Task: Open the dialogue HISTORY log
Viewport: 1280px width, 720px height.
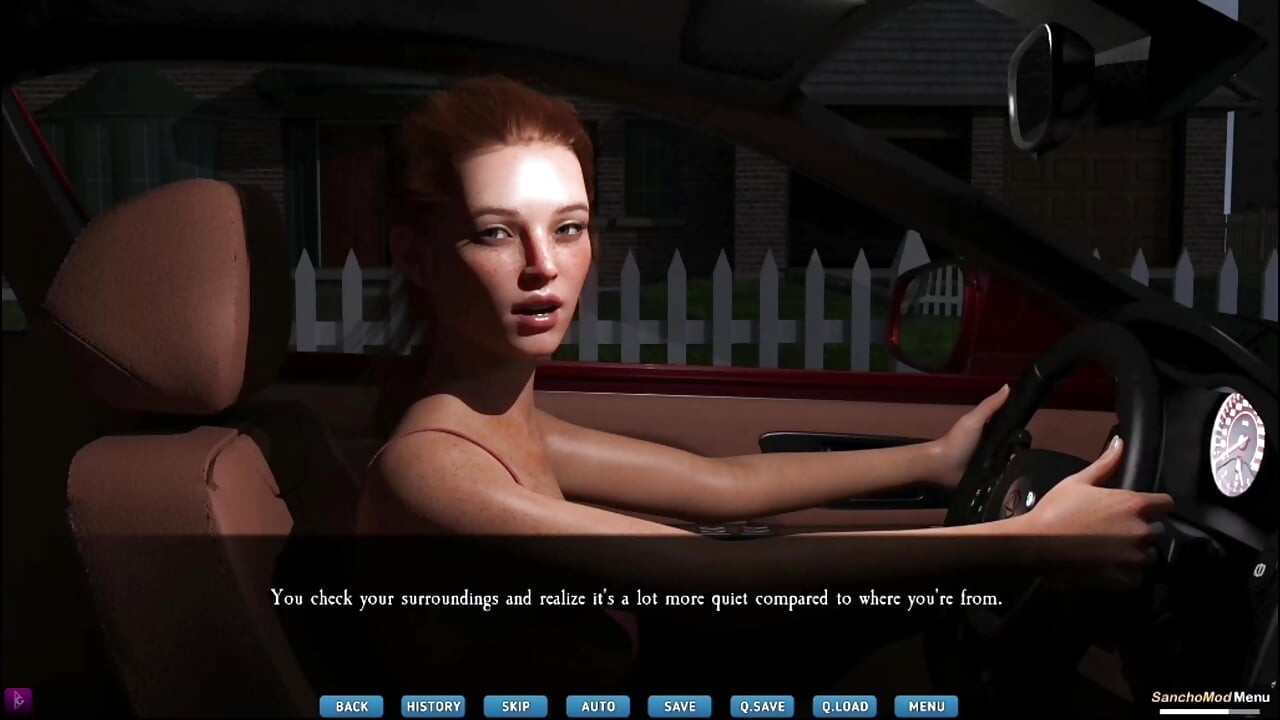Action: coord(433,706)
